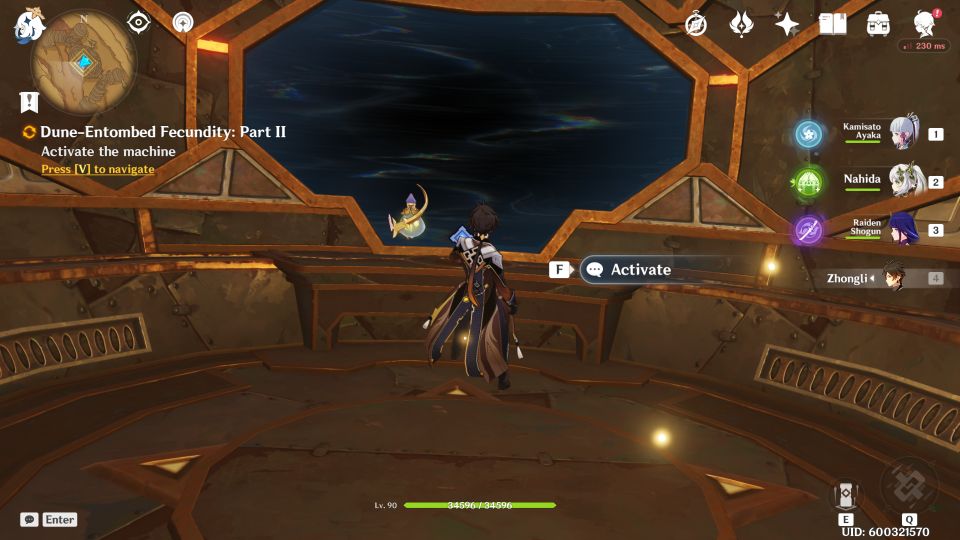This screenshot has height=540, width=960.
Task: Open the battle pass icon
Action: pyautogui.click(x=741, y=24)
